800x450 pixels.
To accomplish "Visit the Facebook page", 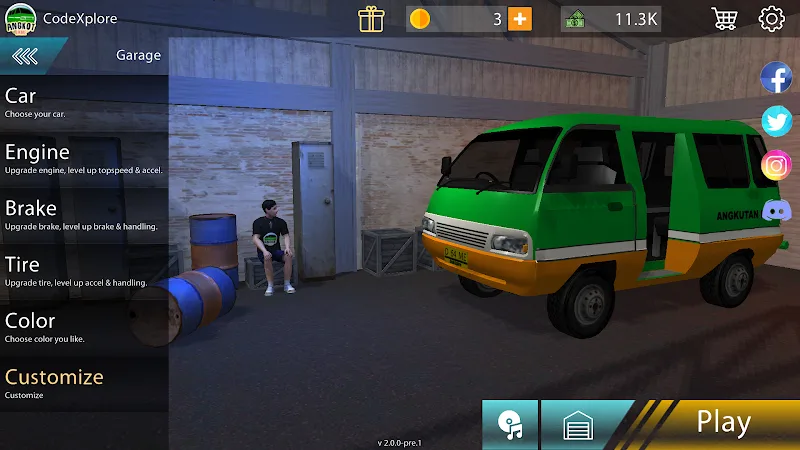I will [776, 77].
